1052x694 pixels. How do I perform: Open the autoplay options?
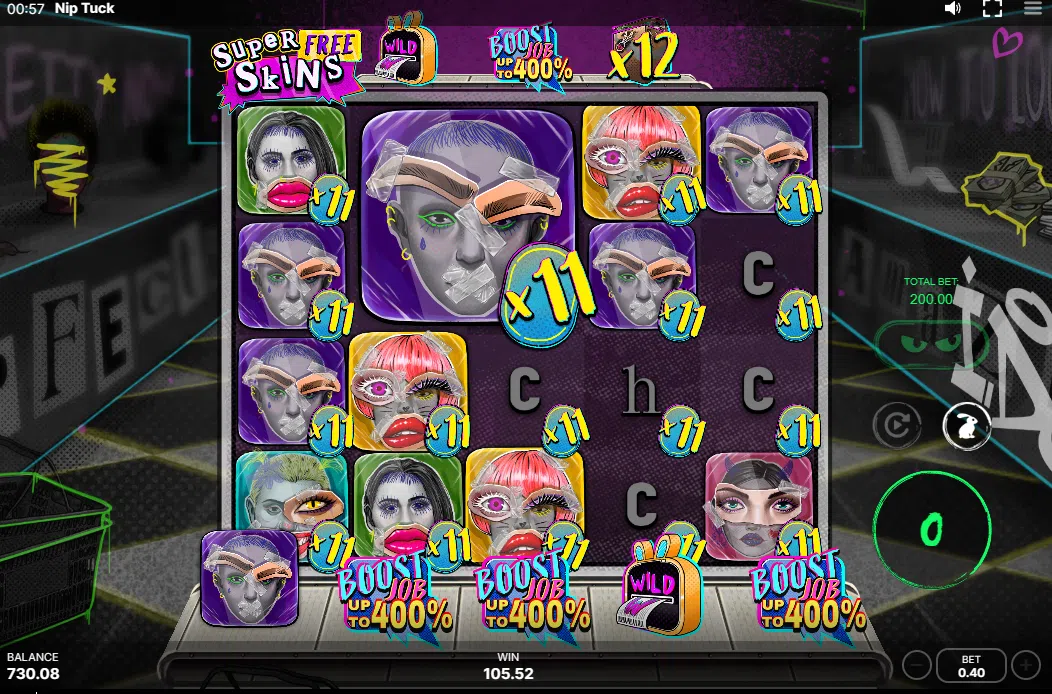point(896,426)
